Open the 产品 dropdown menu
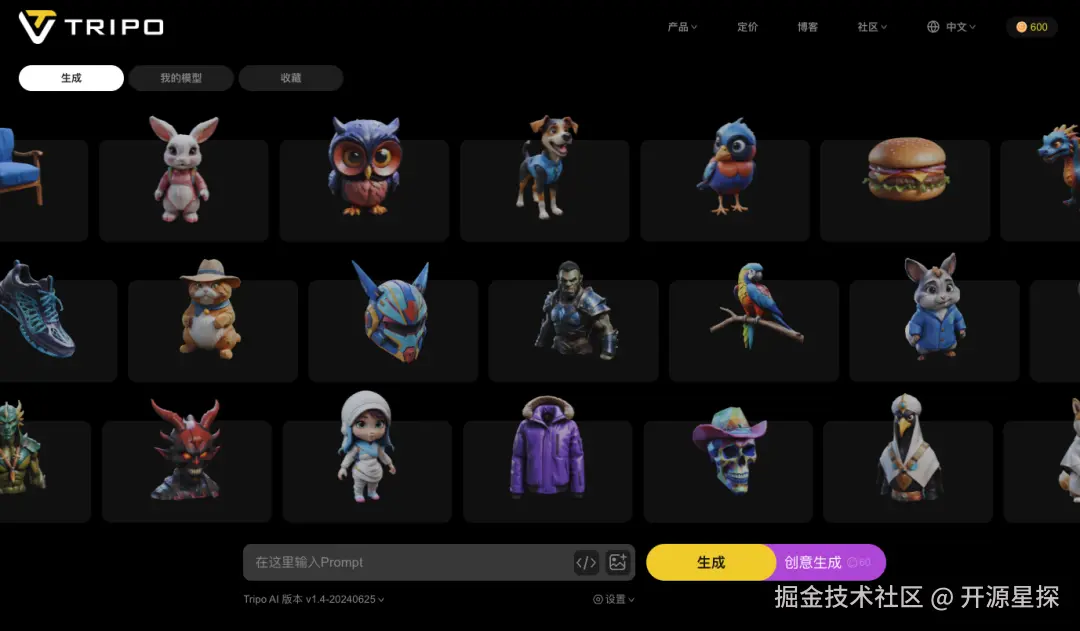The width and height of the screenshot is (1080, 631). point(682,27)
